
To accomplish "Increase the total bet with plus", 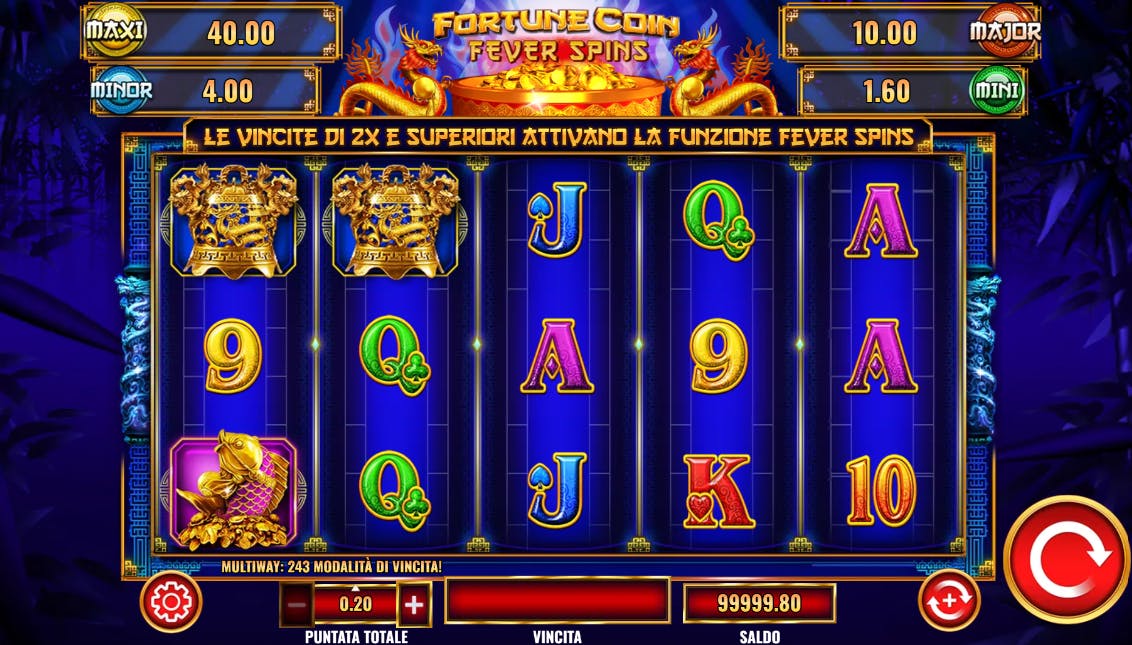I will coord(414,604).
